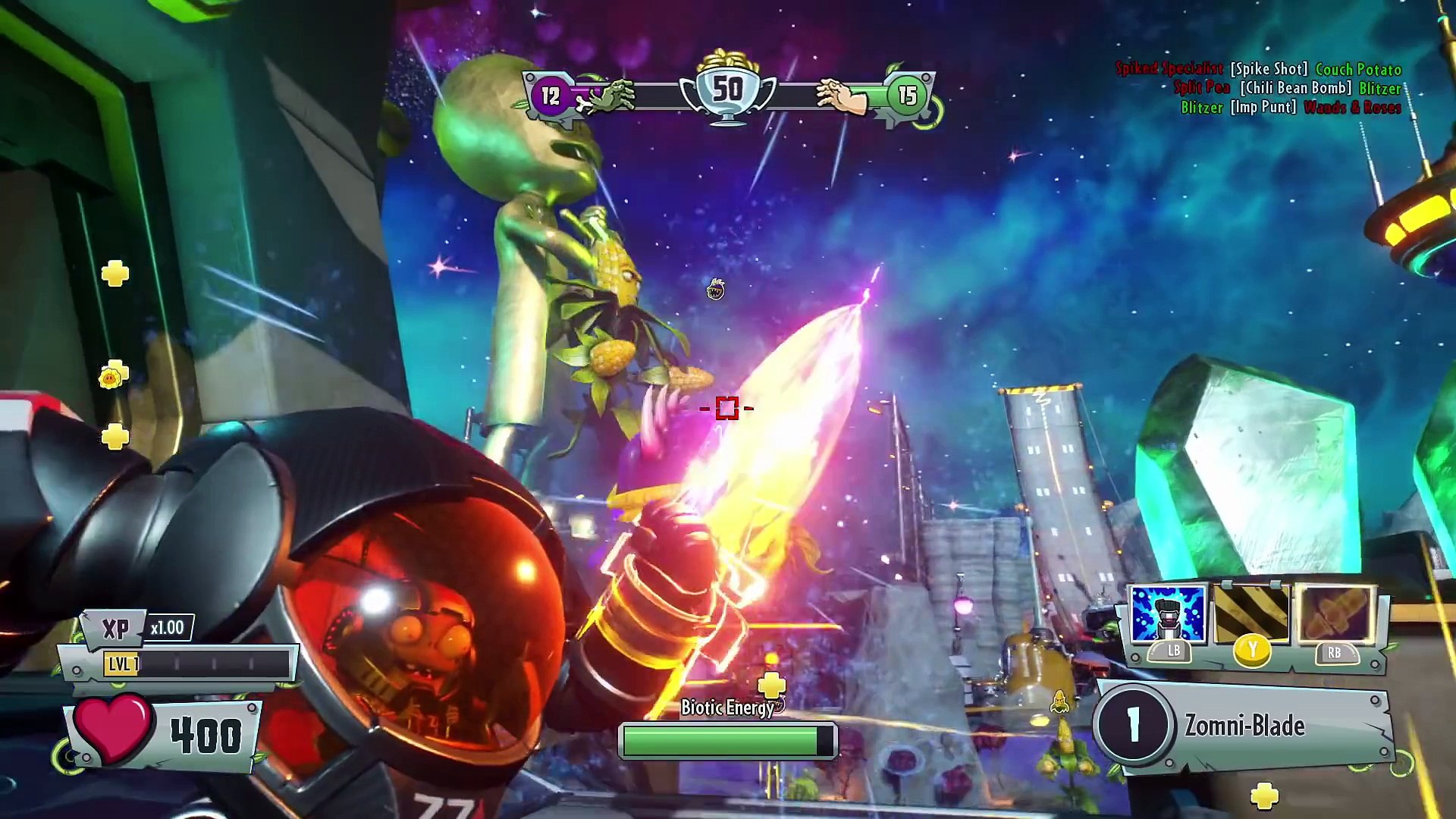Select the Zomni-Blade weapon panel

pyautogui.click(x=1244, y=726)
